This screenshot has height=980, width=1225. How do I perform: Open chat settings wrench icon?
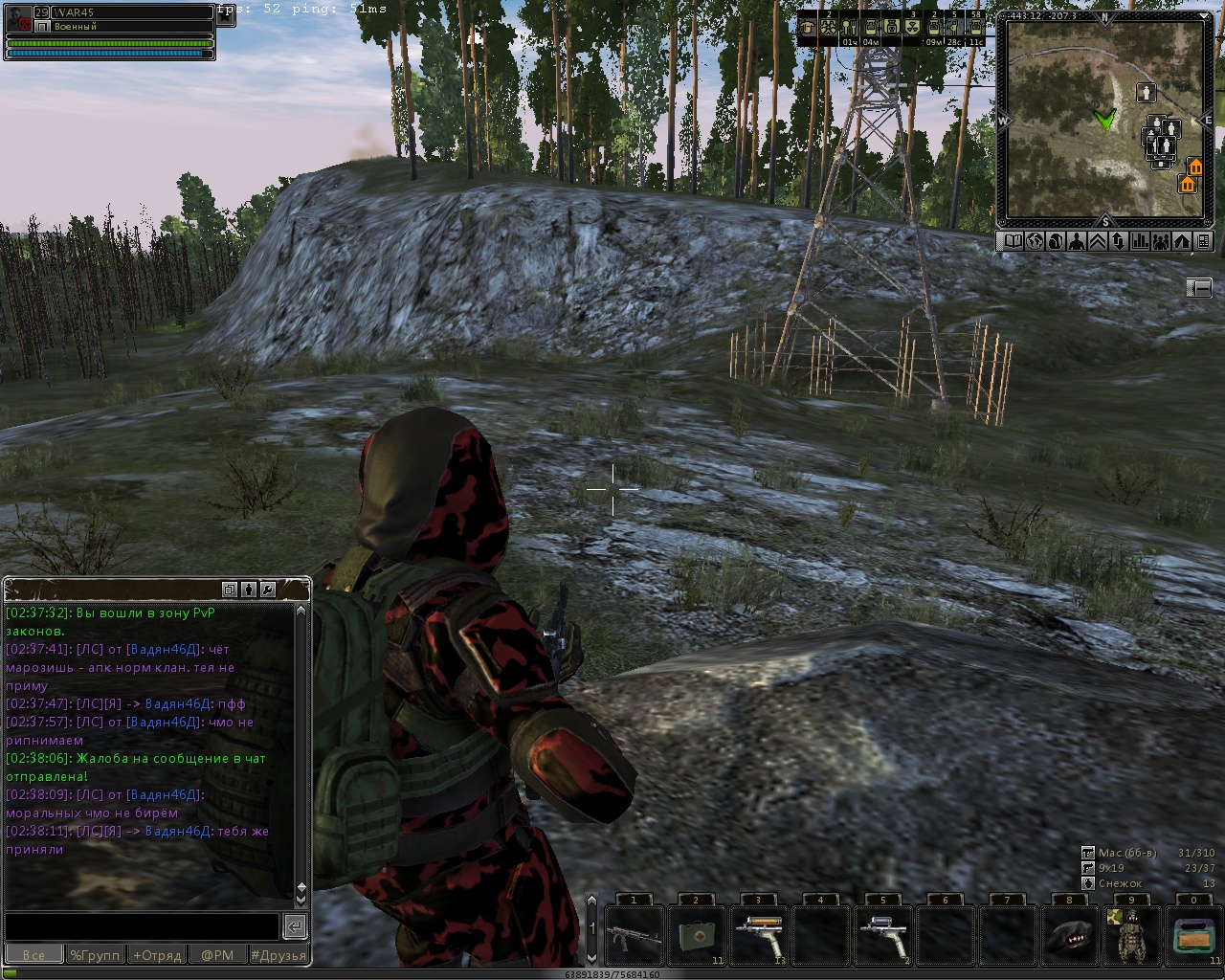[x=268, y=590]
